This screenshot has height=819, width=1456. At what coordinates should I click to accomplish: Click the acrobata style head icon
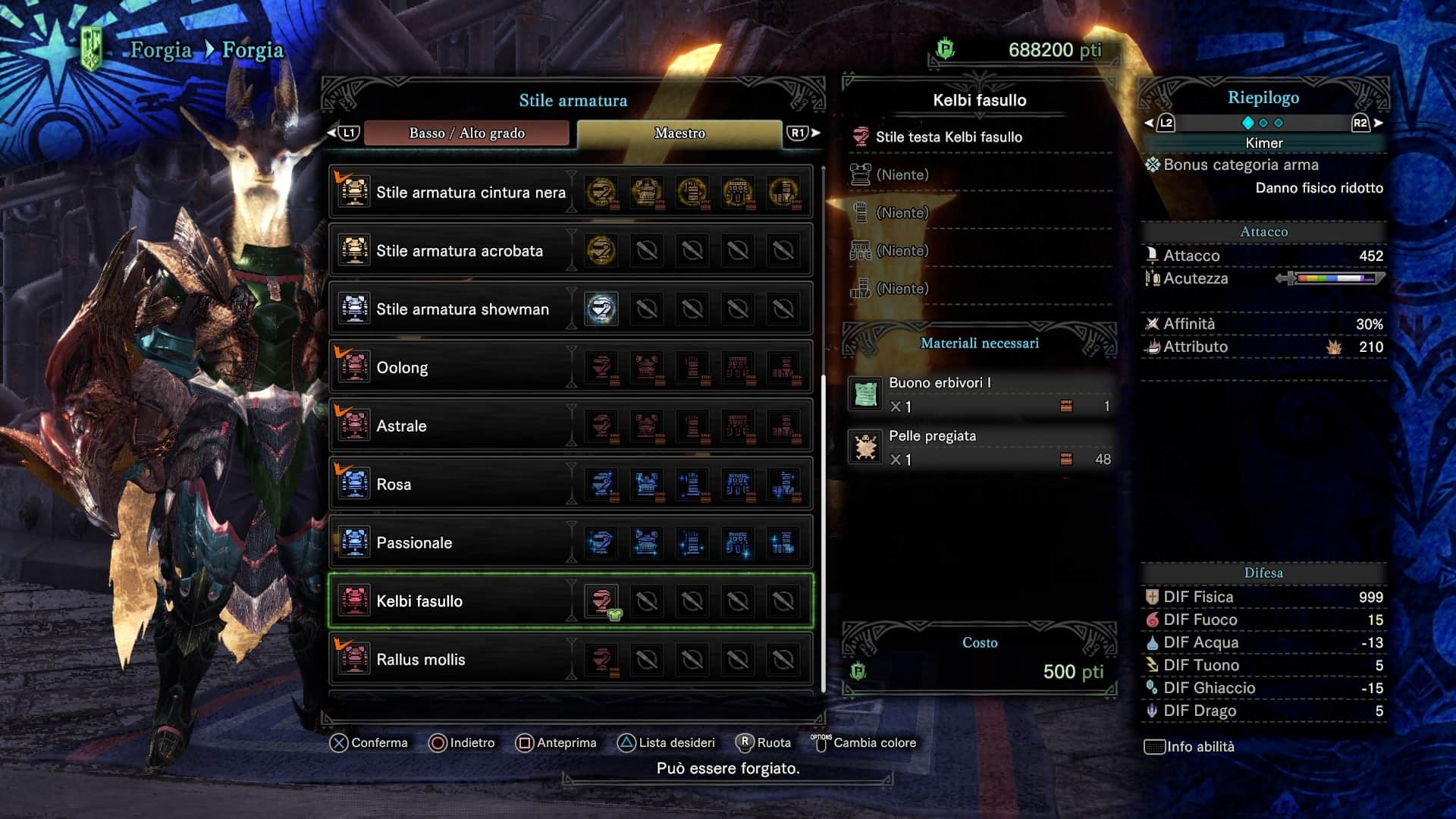click(601, 251)
